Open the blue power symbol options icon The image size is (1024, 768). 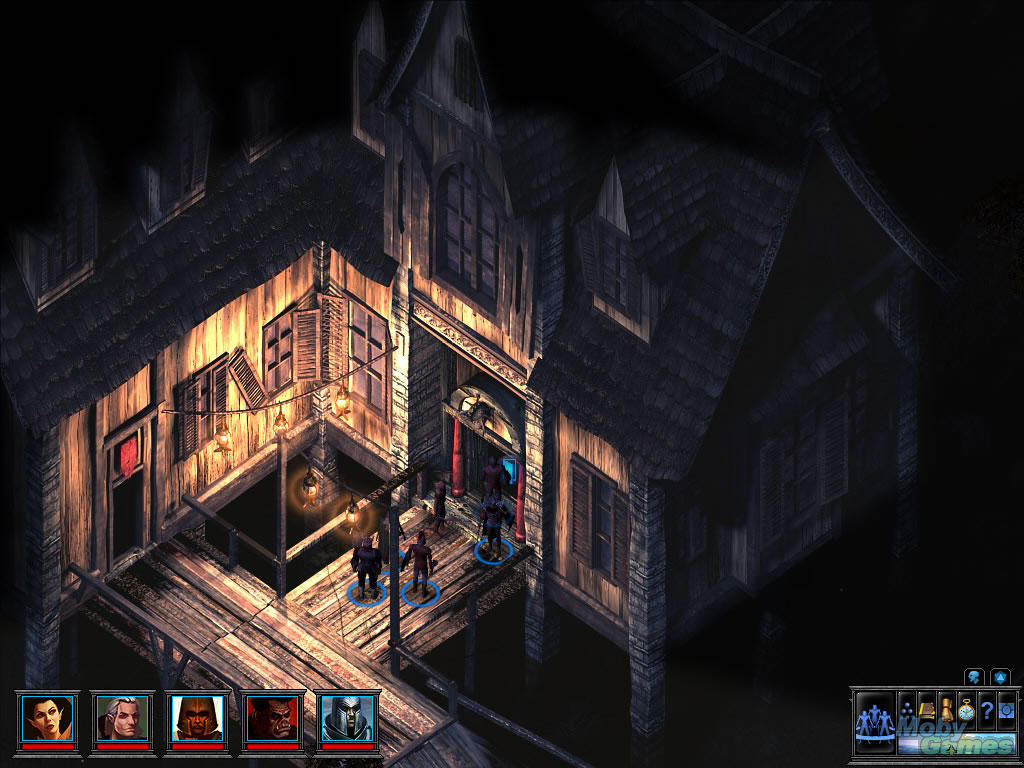click(x=1004, y=707)
